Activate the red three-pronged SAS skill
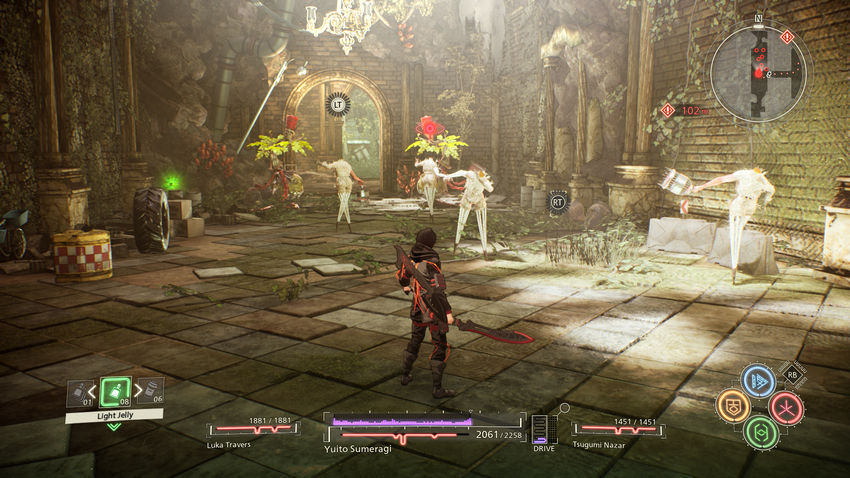Image resolution: width=850 pixels, height=478 pixels. point(786,407)
